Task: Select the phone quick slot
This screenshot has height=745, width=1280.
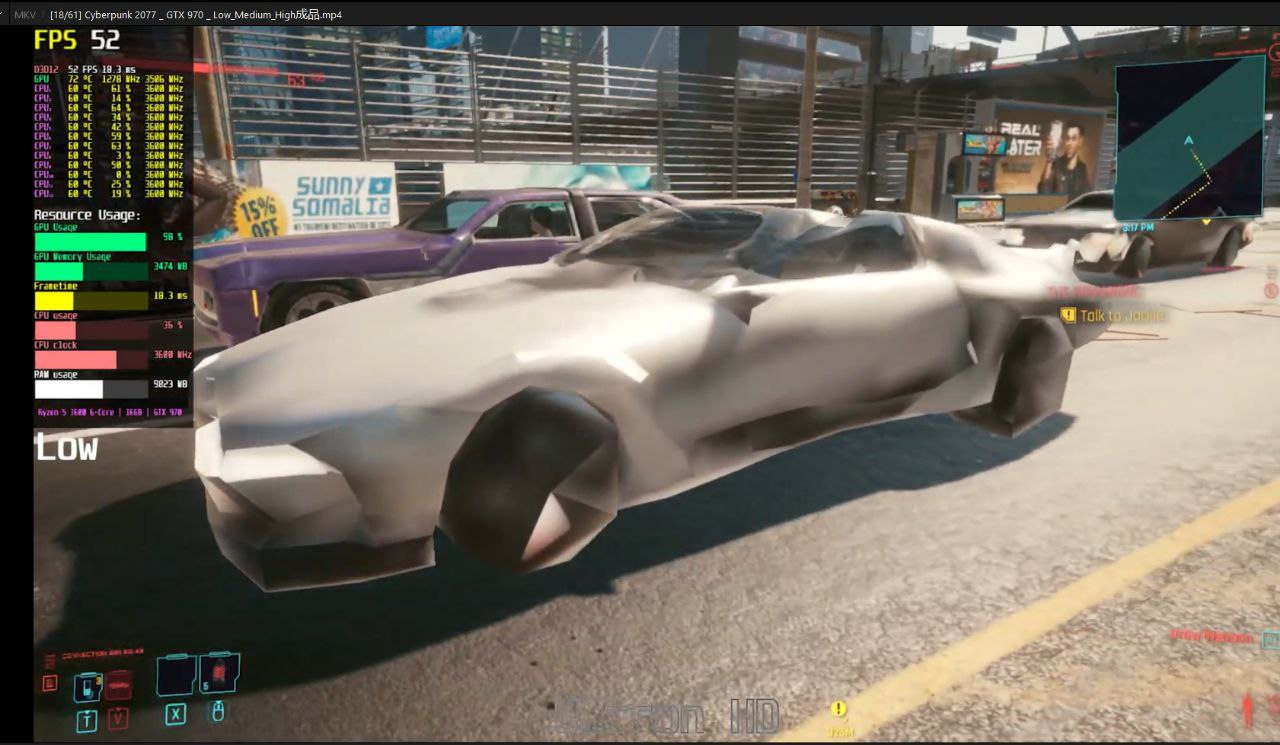Action: [88, 686]
